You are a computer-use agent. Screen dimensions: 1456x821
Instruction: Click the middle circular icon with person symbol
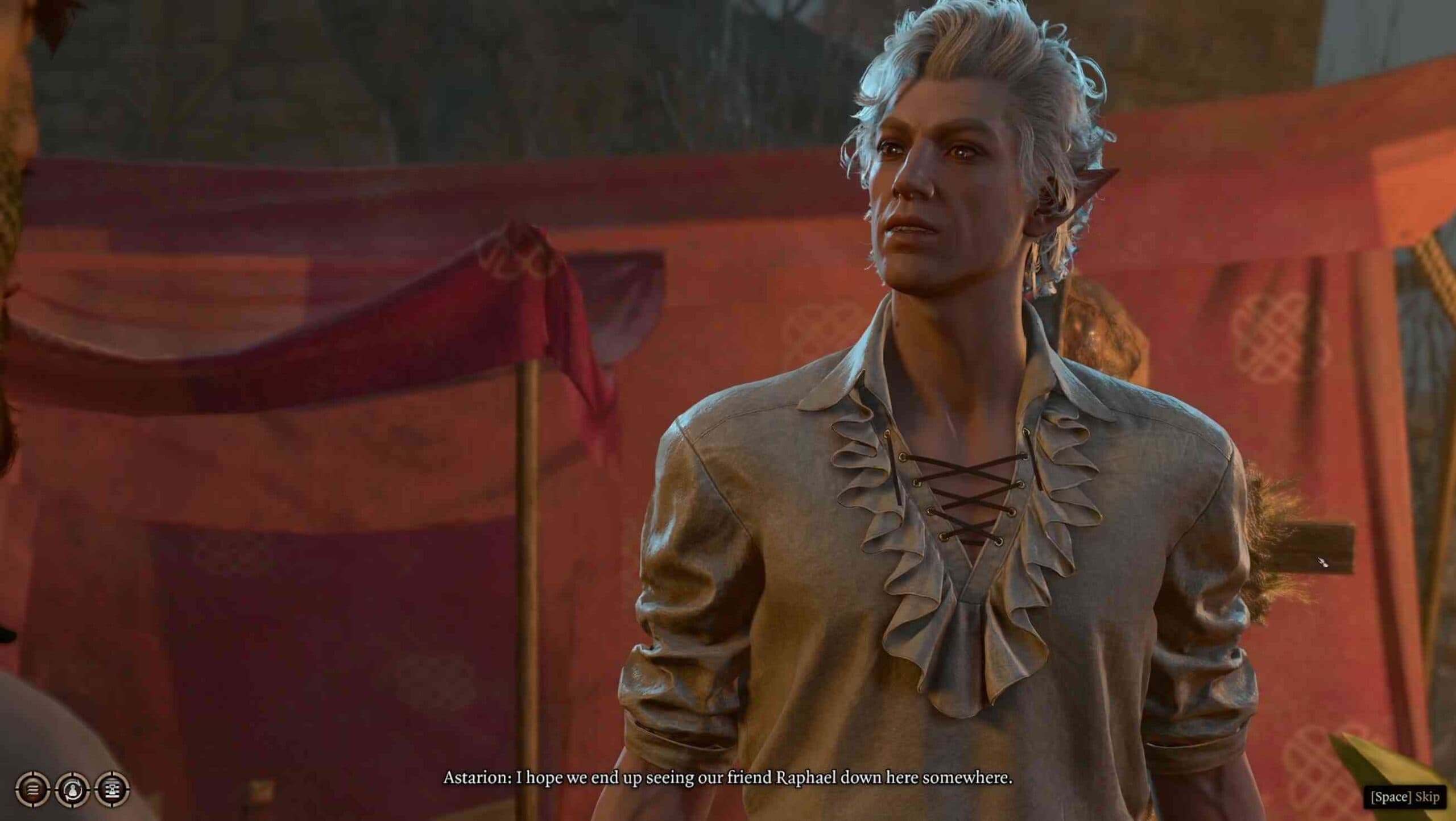click(x=73, y=789)
